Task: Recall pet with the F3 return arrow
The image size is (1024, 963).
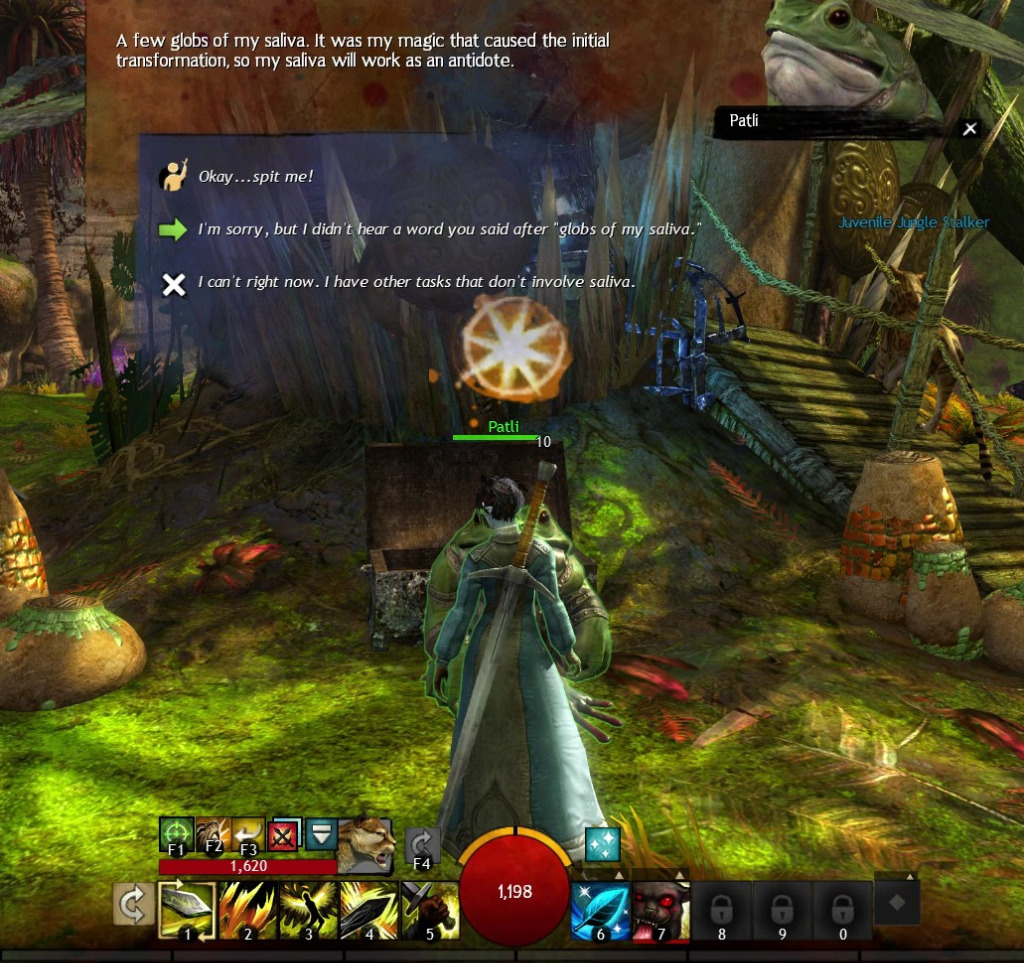Action: click(247, 834)
